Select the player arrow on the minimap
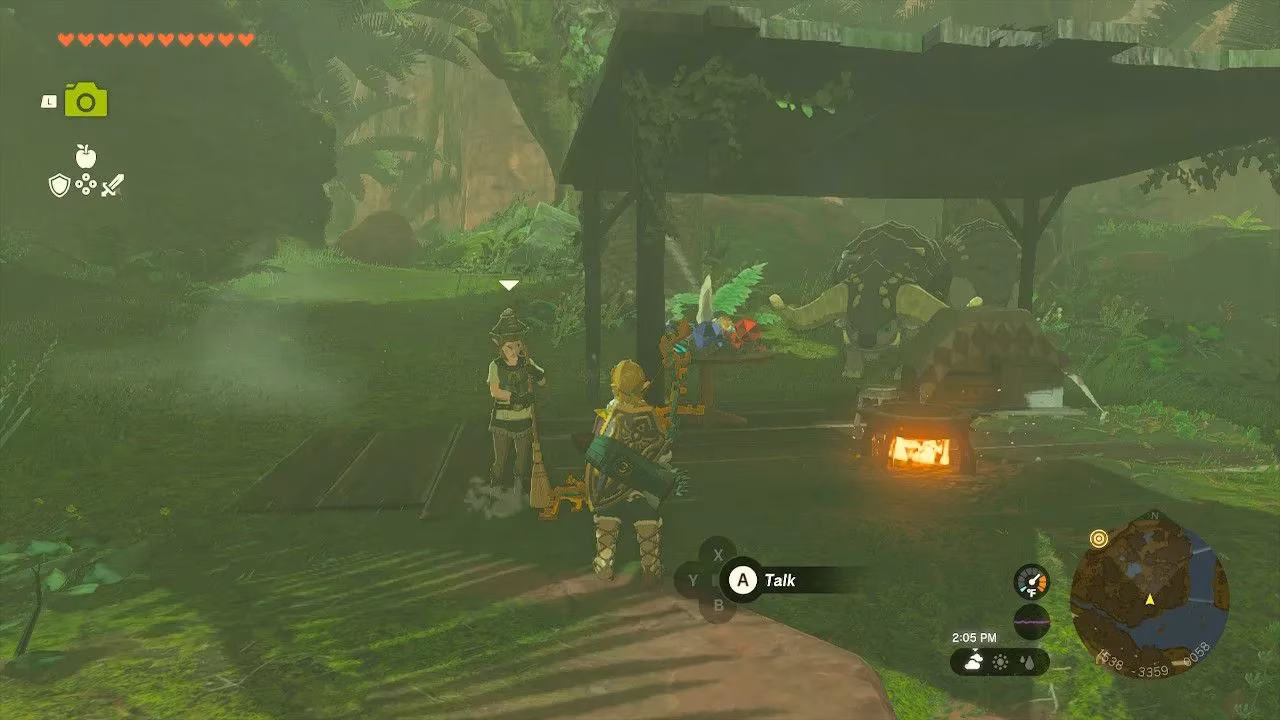The width and height of the screenshot is (1280, 720). [1150, 599]
